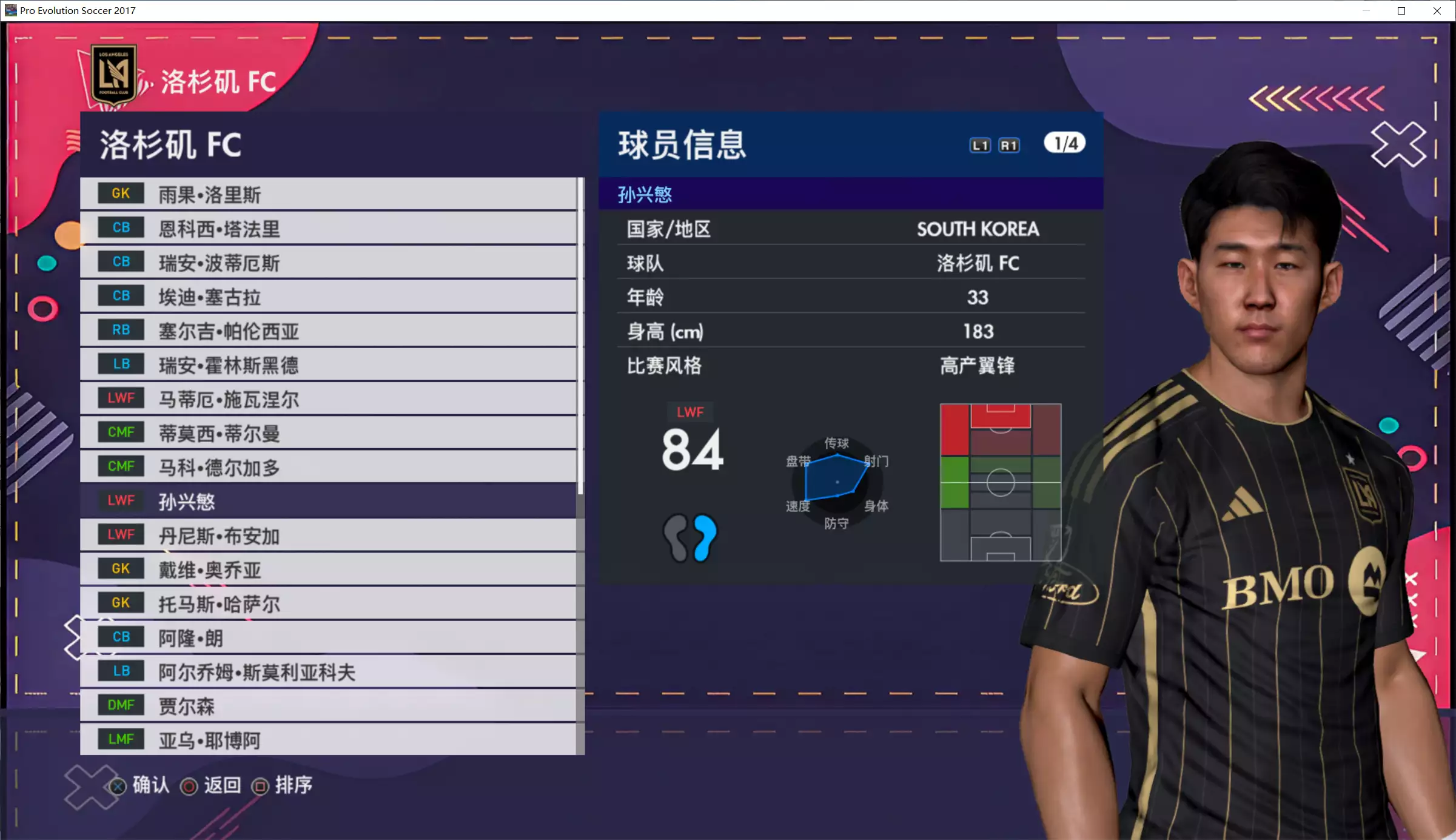
Task: Click the highlighted 孙兴慜 player row
Action: pyautogui.click(x=327, y=501)
